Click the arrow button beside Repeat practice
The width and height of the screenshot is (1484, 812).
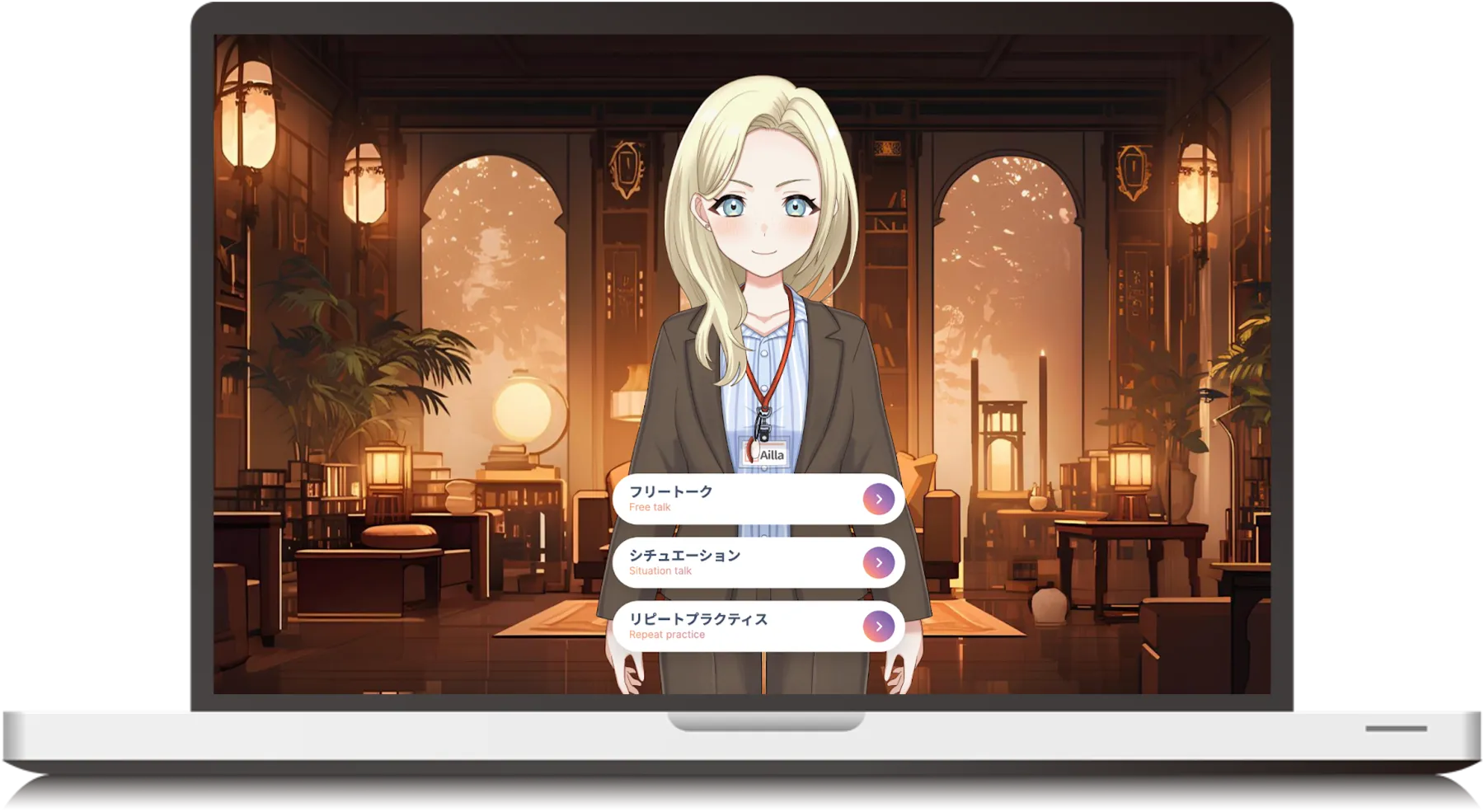pyautogui.click(x=879, y=627)
